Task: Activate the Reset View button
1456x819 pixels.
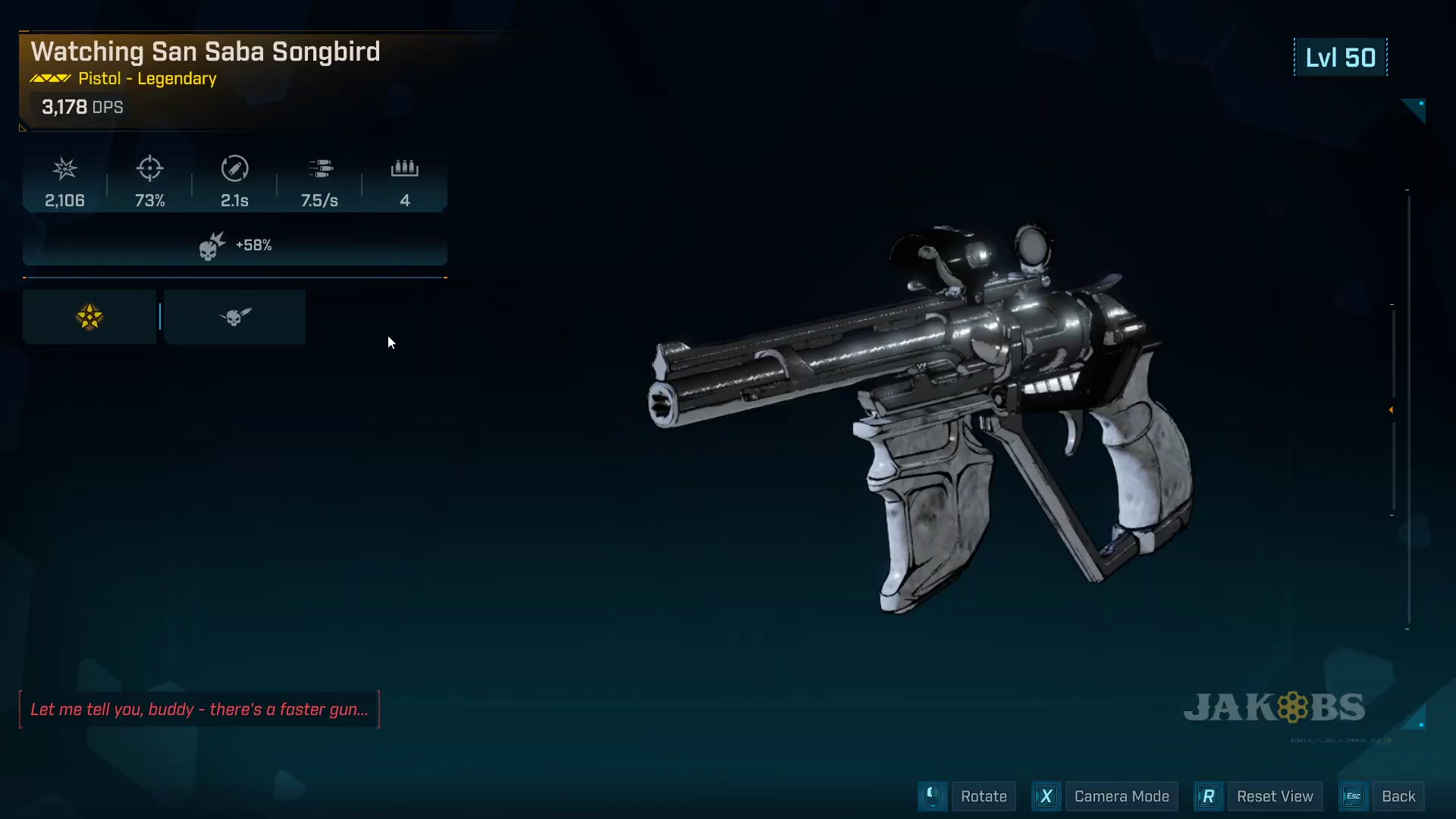Action: coord(1274,796)
